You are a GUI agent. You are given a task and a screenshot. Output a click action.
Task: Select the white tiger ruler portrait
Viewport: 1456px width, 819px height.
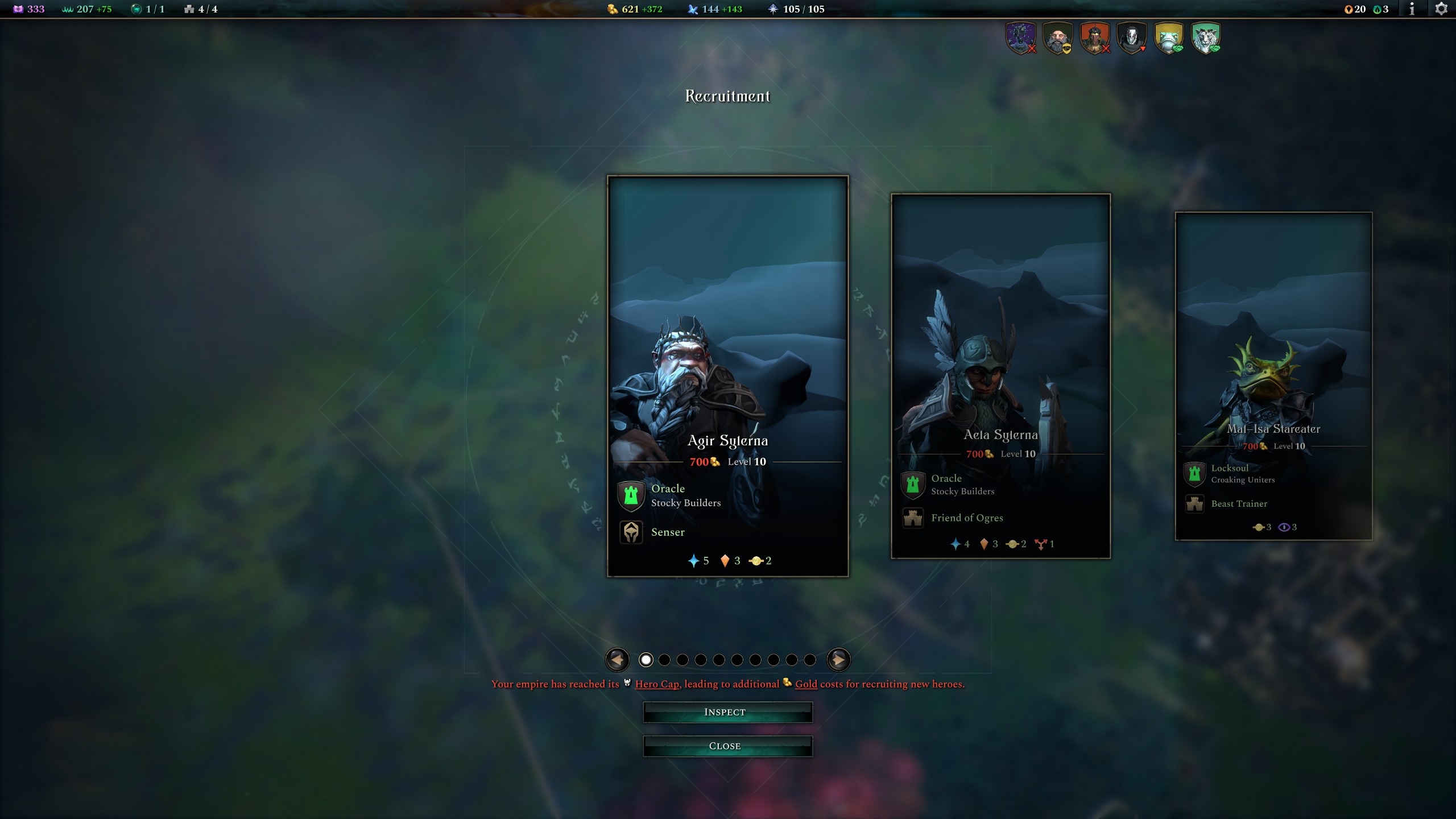pyautogui.click(x=1206, y=38)
